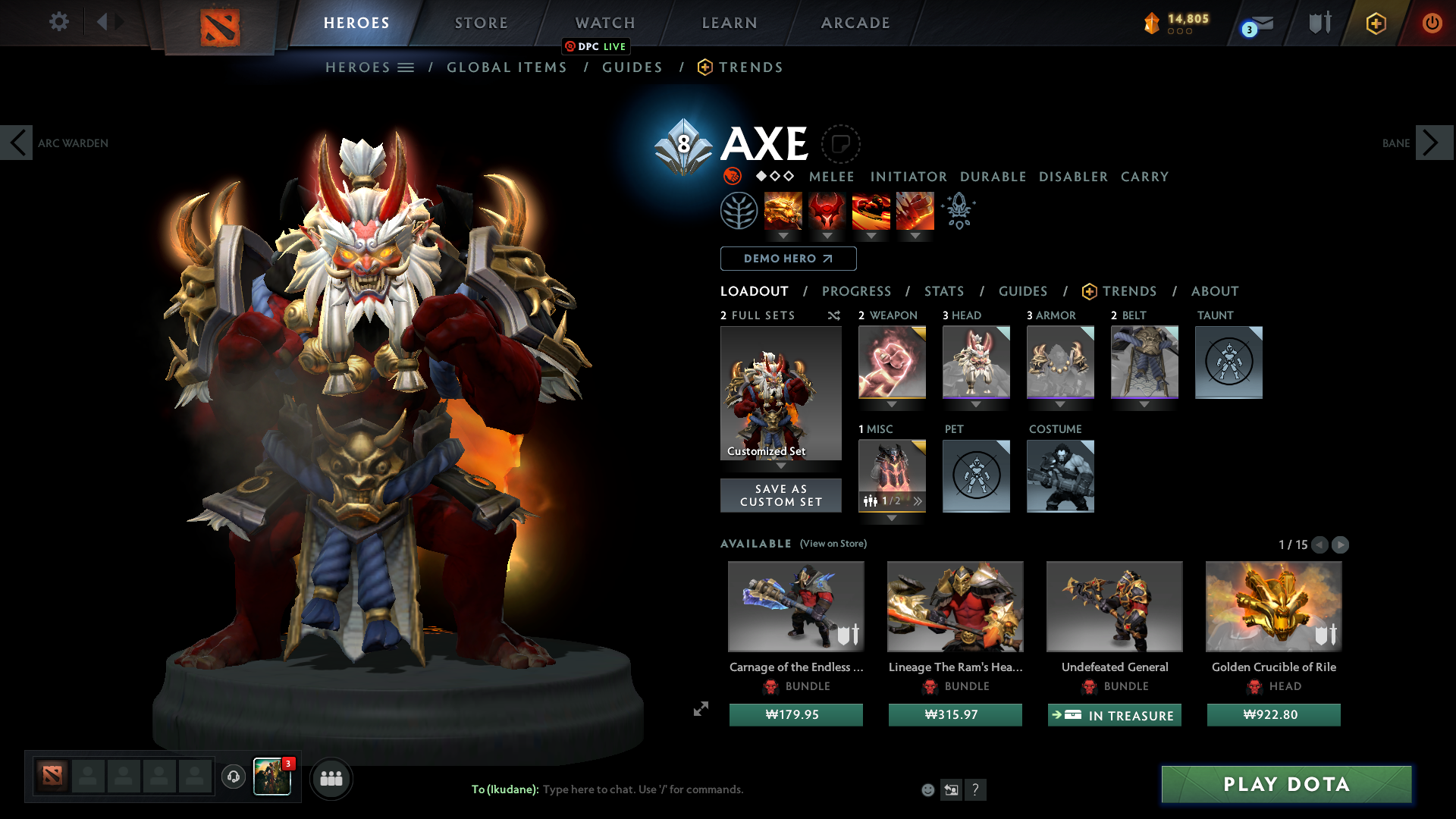Open the Progress tab
Screen dimensions: 1456x819
[857, 291]
